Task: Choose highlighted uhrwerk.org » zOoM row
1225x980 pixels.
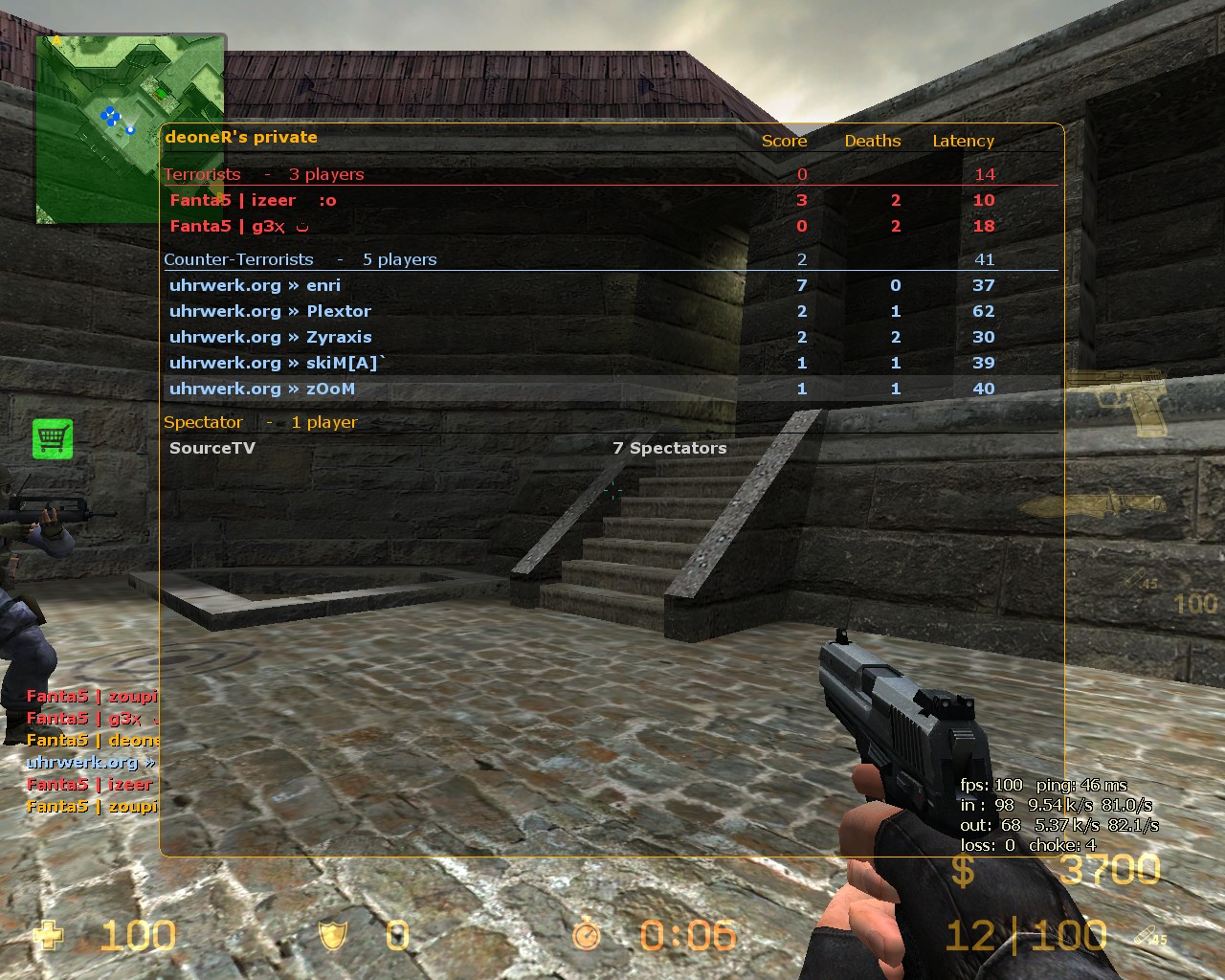Action: point(262,389)
